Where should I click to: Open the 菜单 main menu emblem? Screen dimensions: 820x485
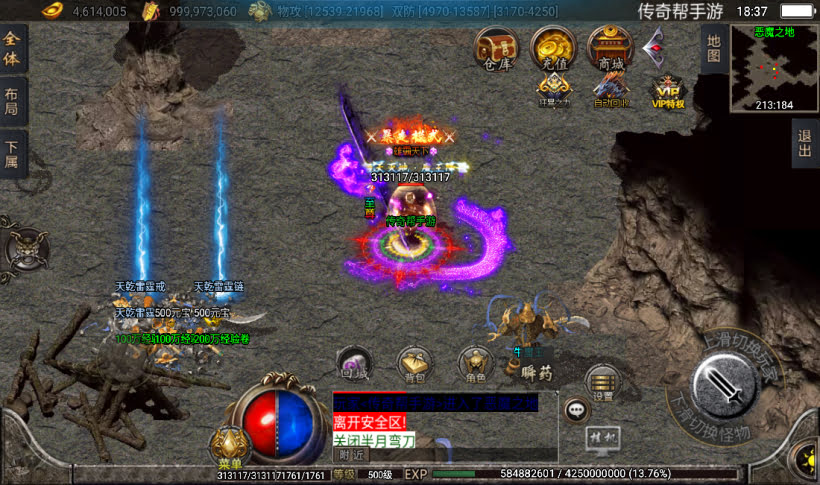pos(229,447)
